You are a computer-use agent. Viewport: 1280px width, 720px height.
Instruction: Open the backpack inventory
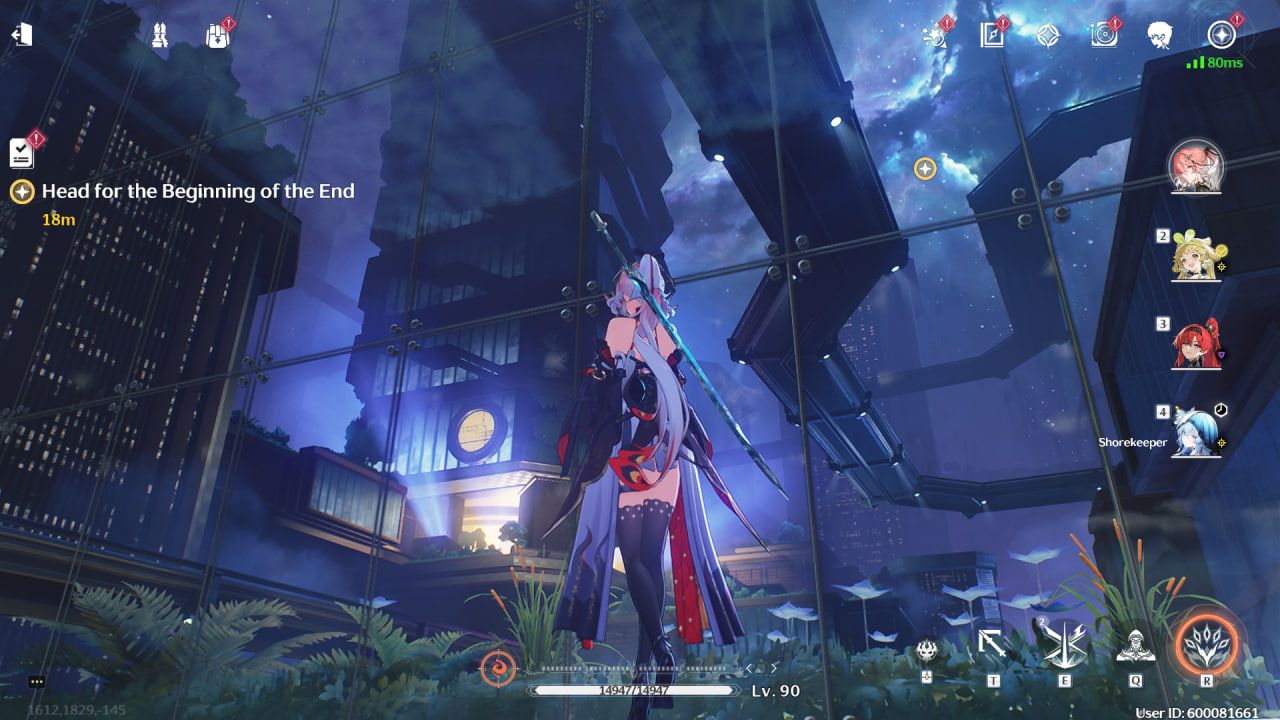(217, 36)
